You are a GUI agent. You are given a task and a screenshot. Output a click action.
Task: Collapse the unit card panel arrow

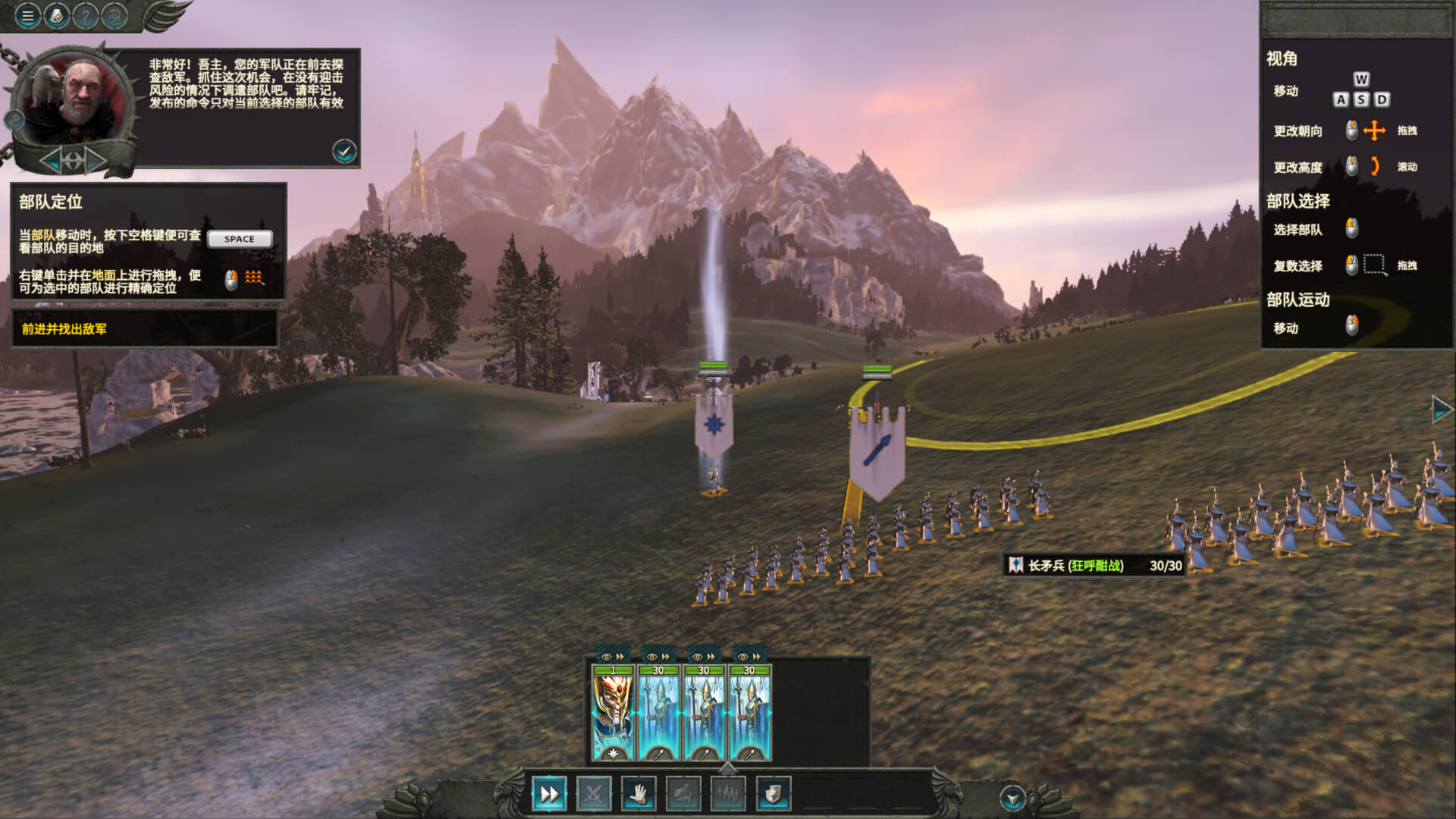pyautogui.click(x=728, y=767)
